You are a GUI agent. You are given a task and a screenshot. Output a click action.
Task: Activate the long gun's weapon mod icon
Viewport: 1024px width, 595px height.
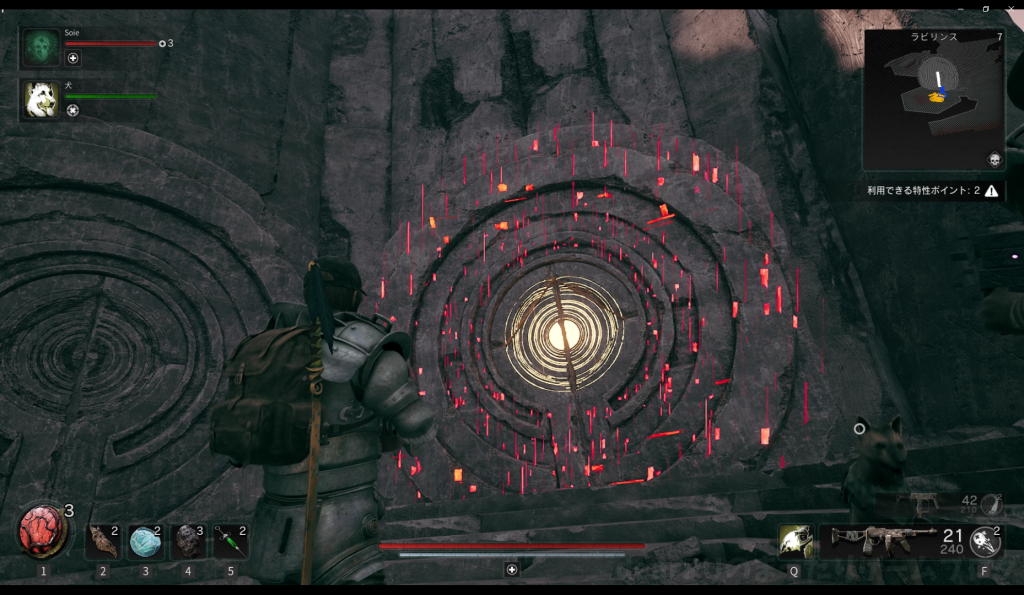click(986, 541)
